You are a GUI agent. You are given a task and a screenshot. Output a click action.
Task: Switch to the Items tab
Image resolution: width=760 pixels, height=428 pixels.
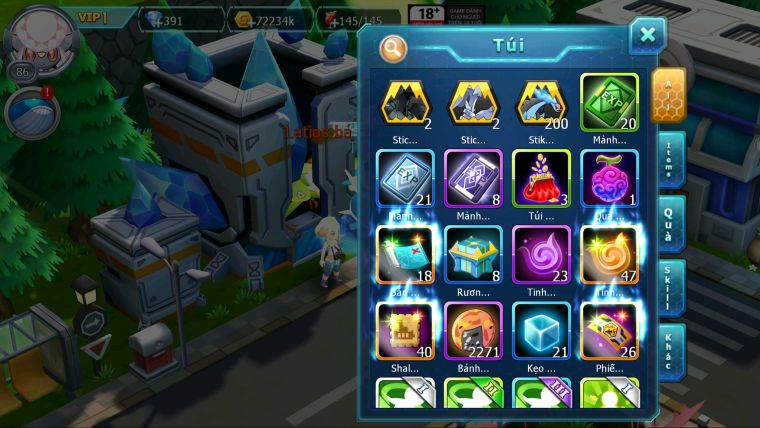coord(669,158)
